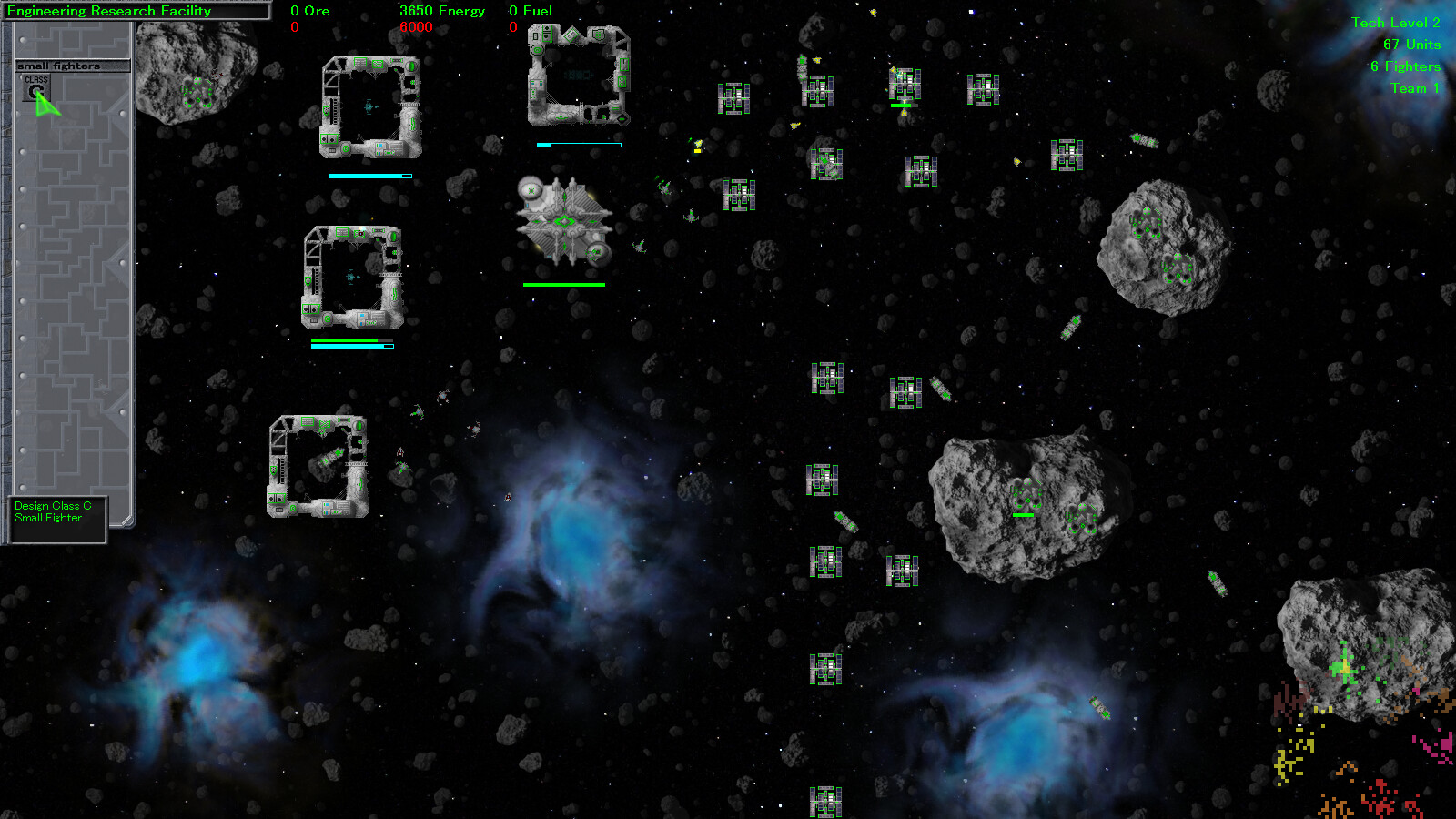
Task: Select the square station below the Ore counter
Action: click(x=369, y=107)
